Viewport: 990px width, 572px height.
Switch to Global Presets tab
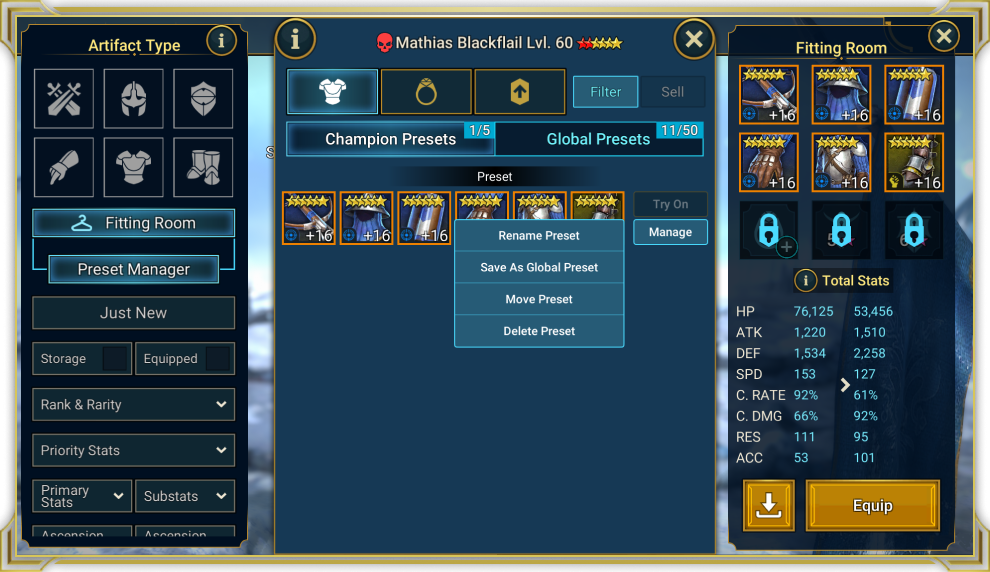tap(598, 139)
